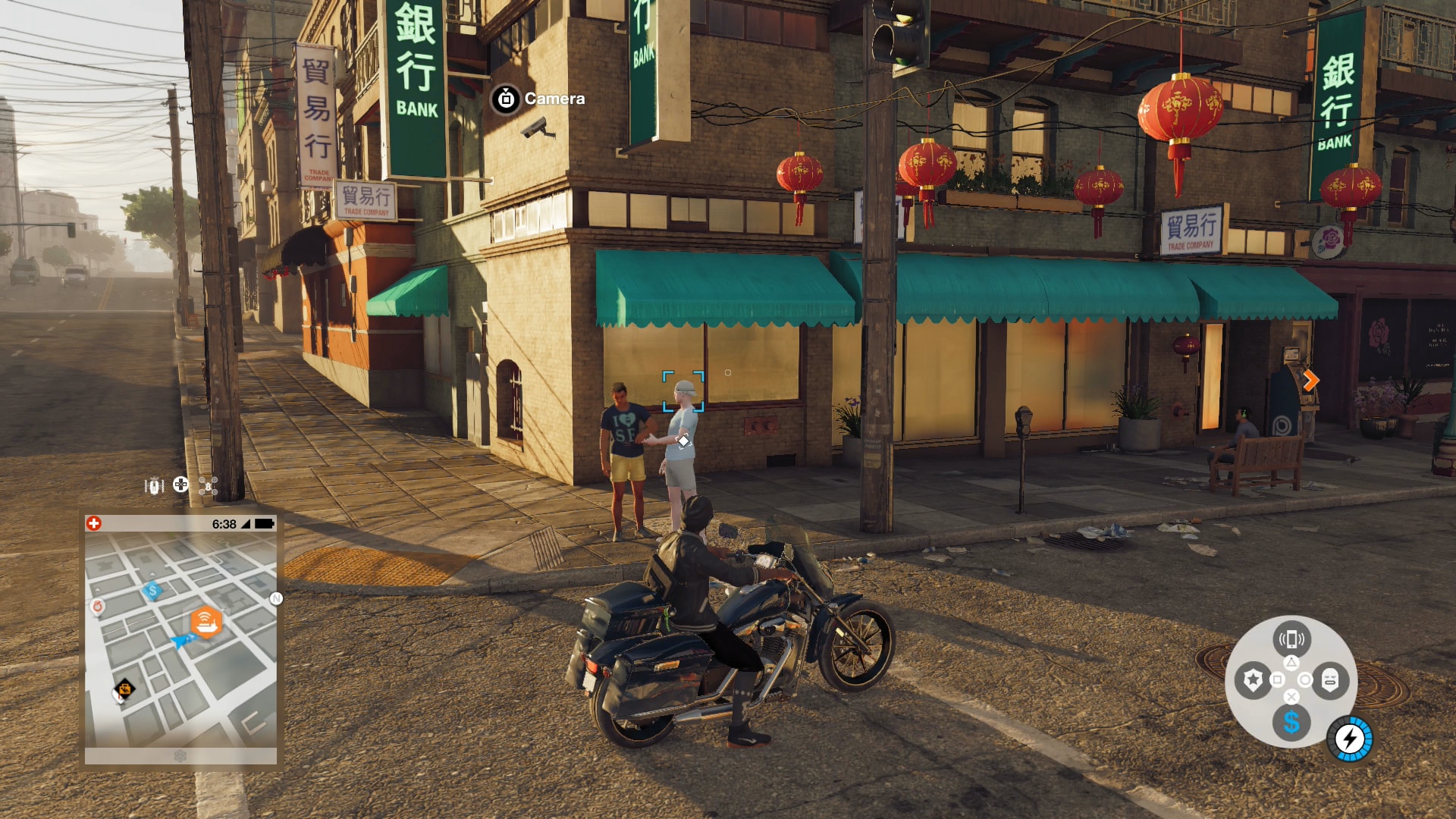Click the stopwatch race pin on the minimap
1456x819 pixels.
click(x=97, y=604)
